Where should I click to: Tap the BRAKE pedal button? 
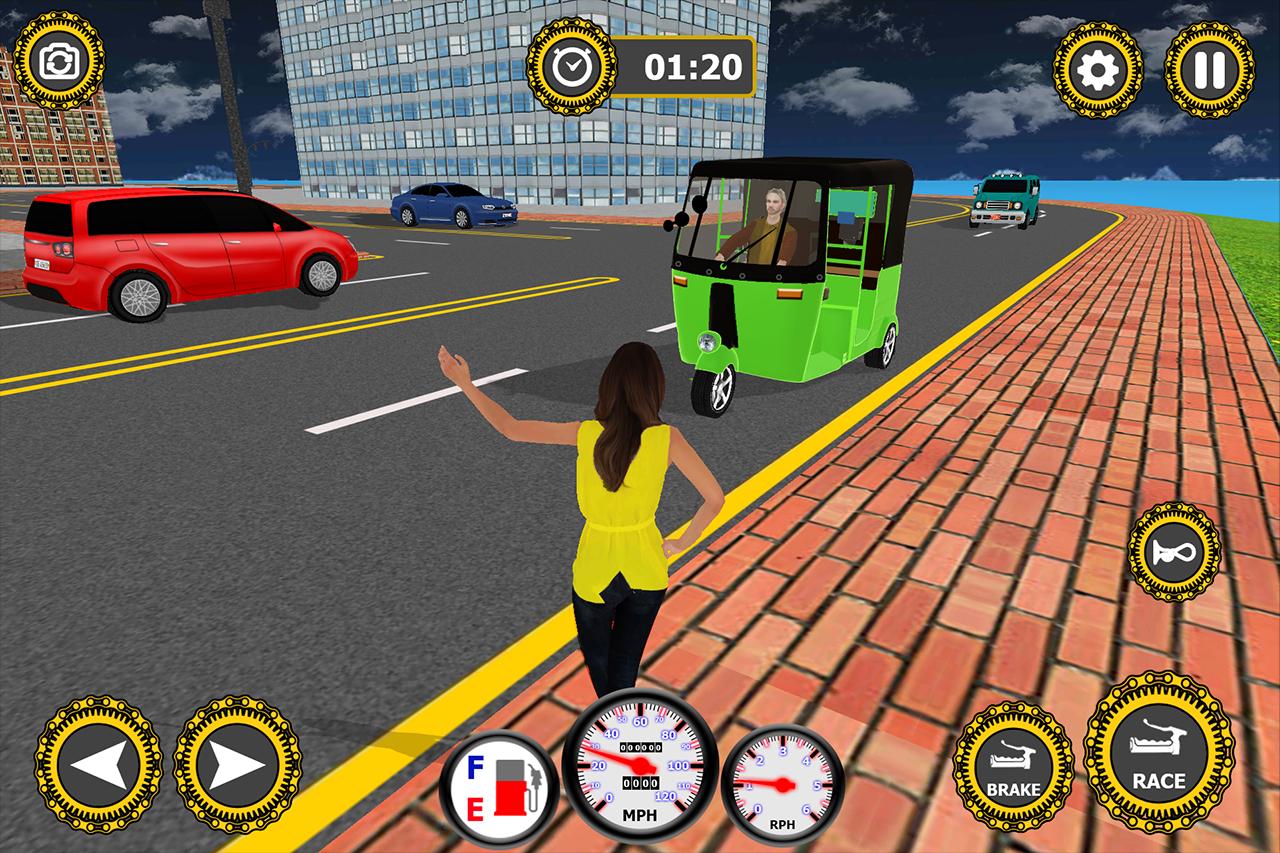1013,766
